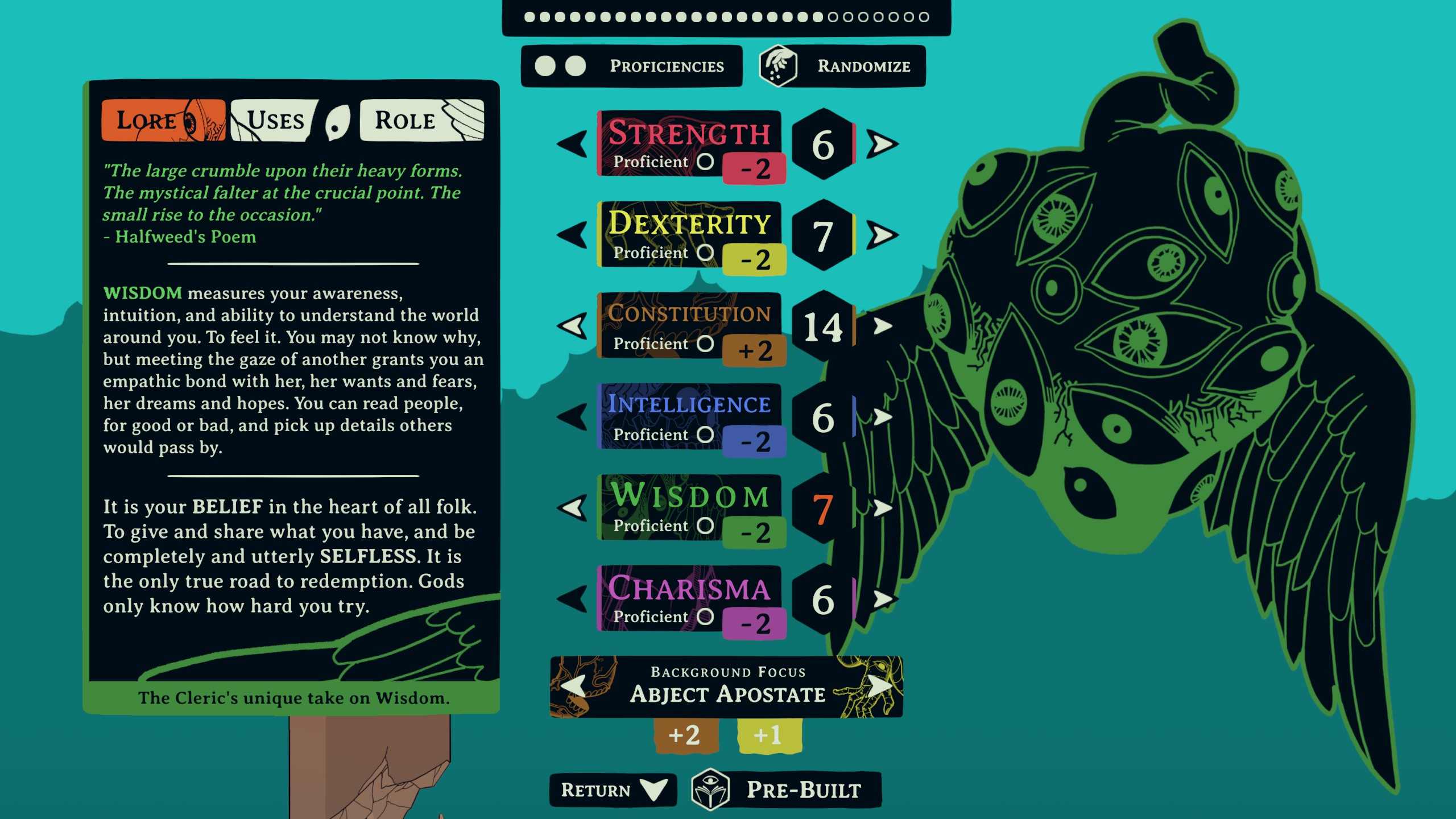Raise the Charisma score
Image resolution: width=1456 pixels, height=819 pixels.
click(x=882, y=599)
